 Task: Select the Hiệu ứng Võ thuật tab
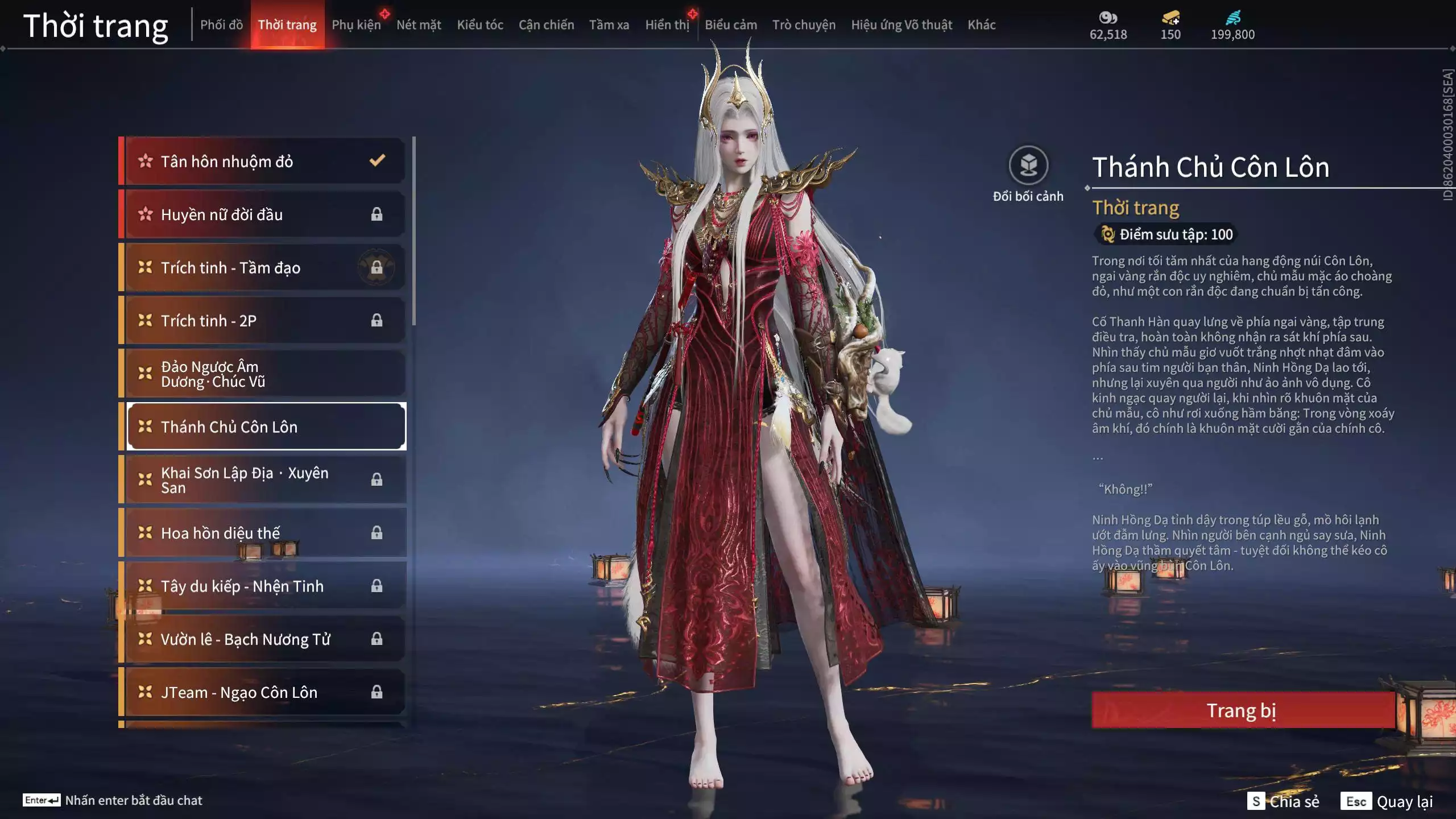(901, 25)
